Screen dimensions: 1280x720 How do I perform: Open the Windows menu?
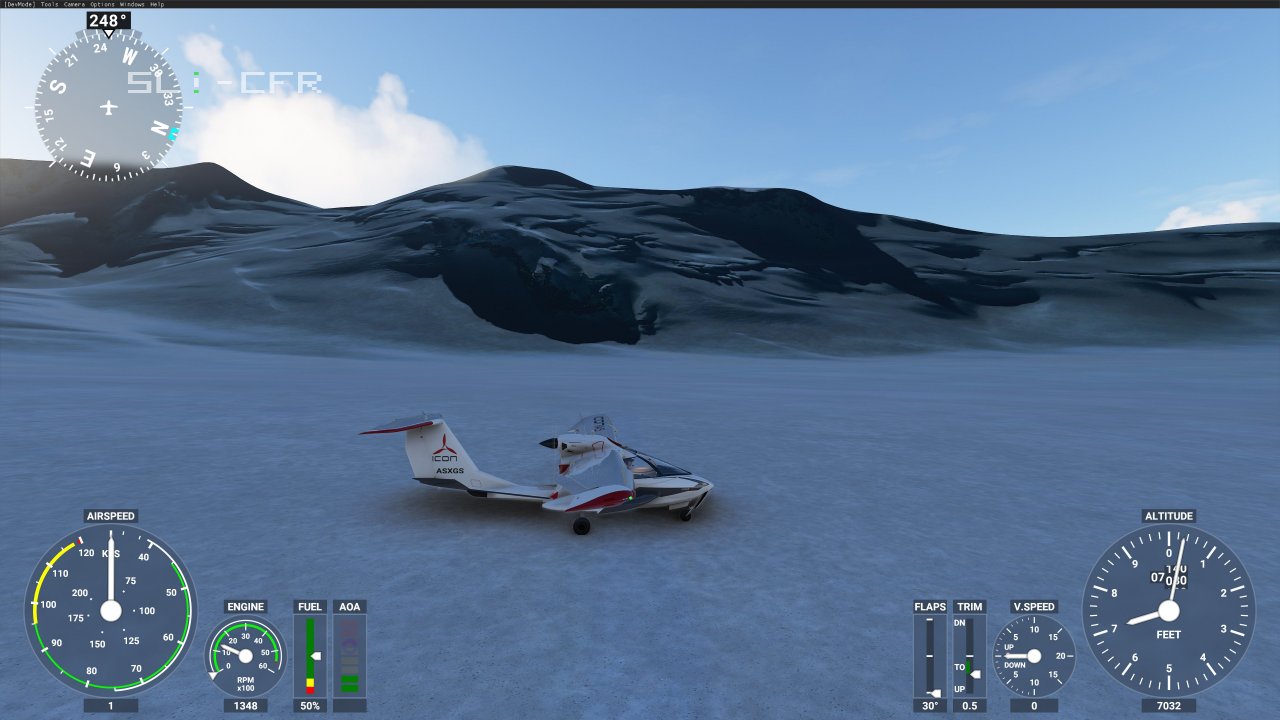click(x=131, y=4)
